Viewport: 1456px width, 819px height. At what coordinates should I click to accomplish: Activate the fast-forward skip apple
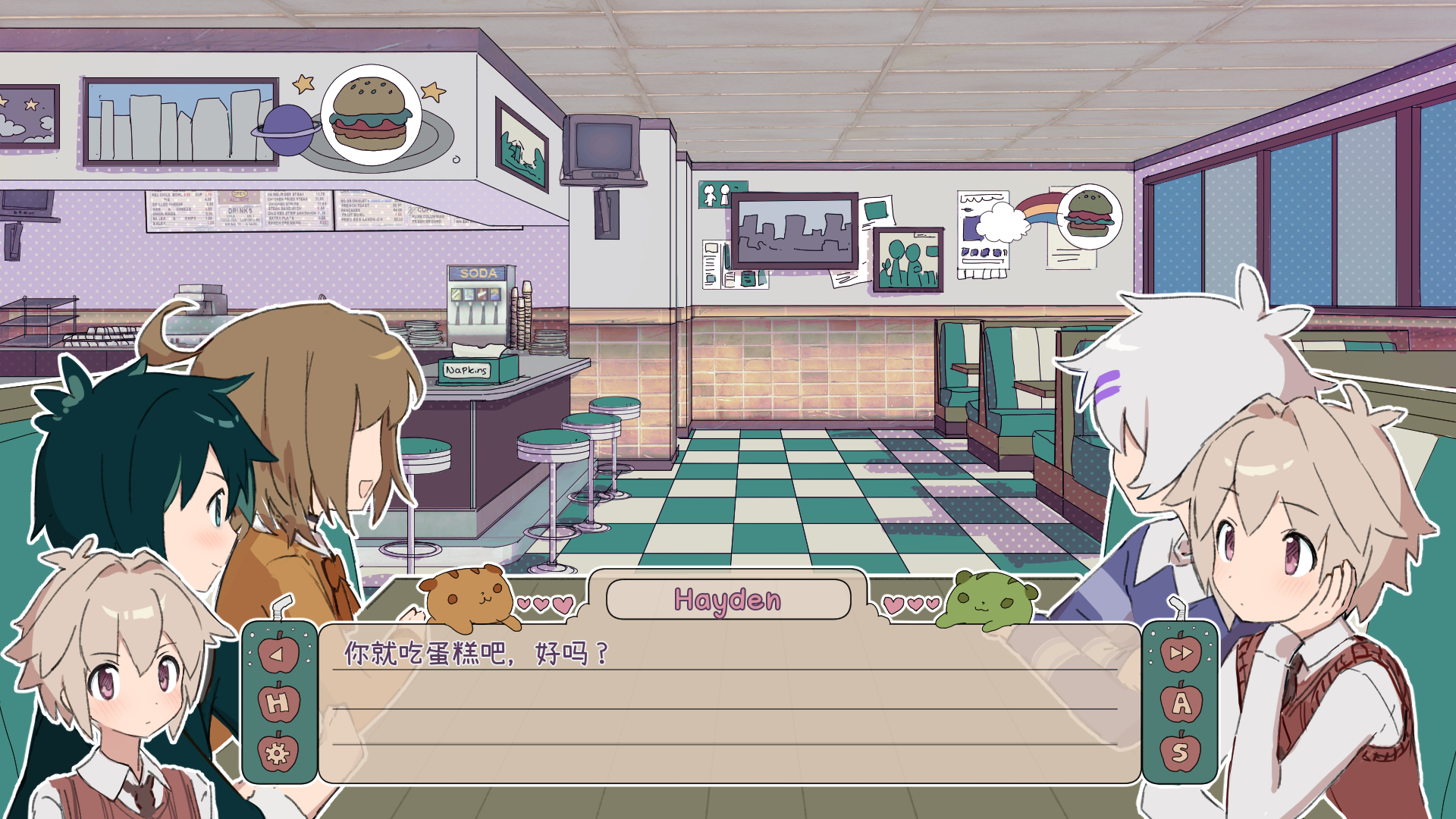pyautogui.click(x=1181, y=654)
